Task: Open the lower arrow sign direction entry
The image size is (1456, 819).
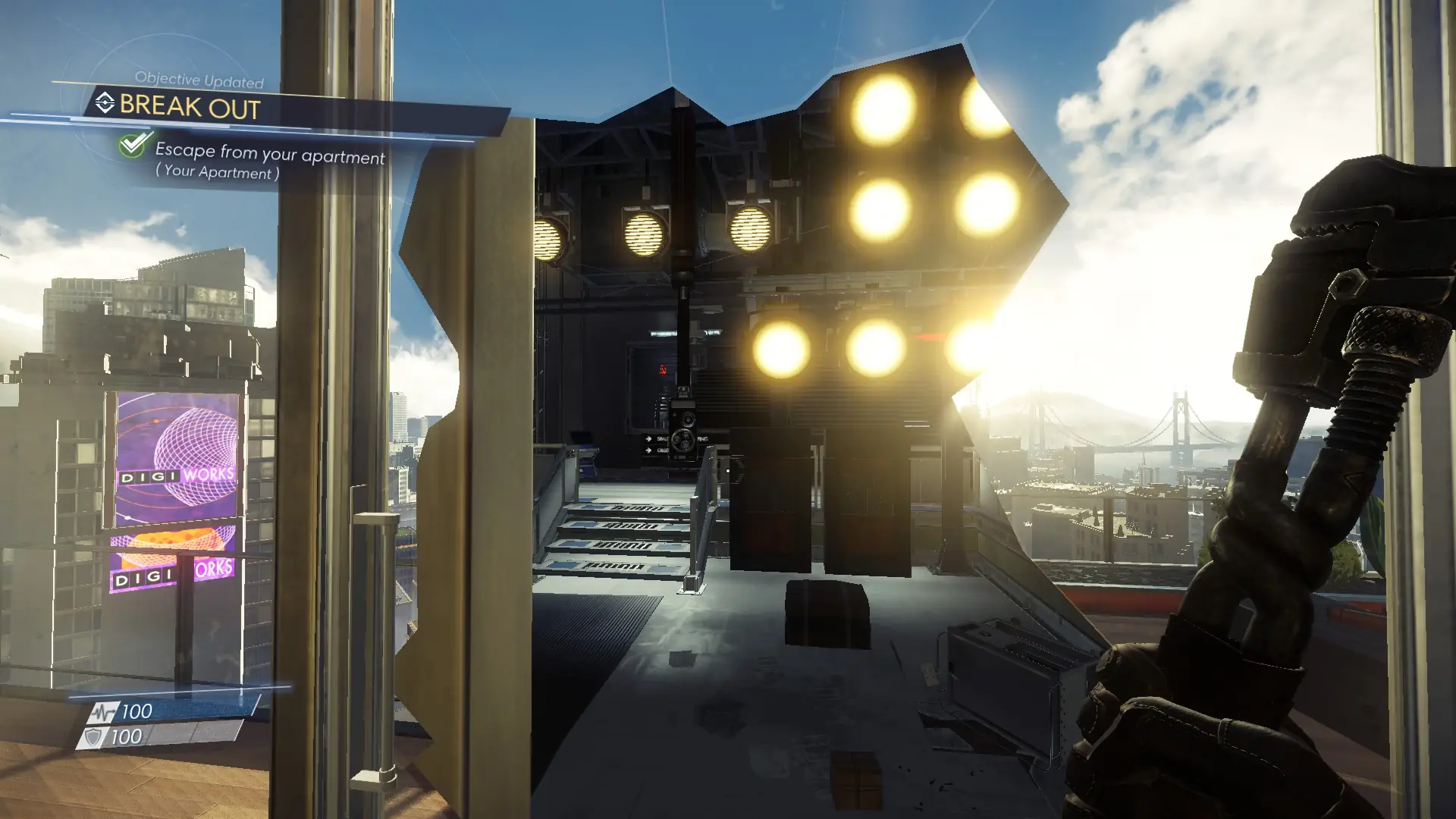Action: [648, 450]
